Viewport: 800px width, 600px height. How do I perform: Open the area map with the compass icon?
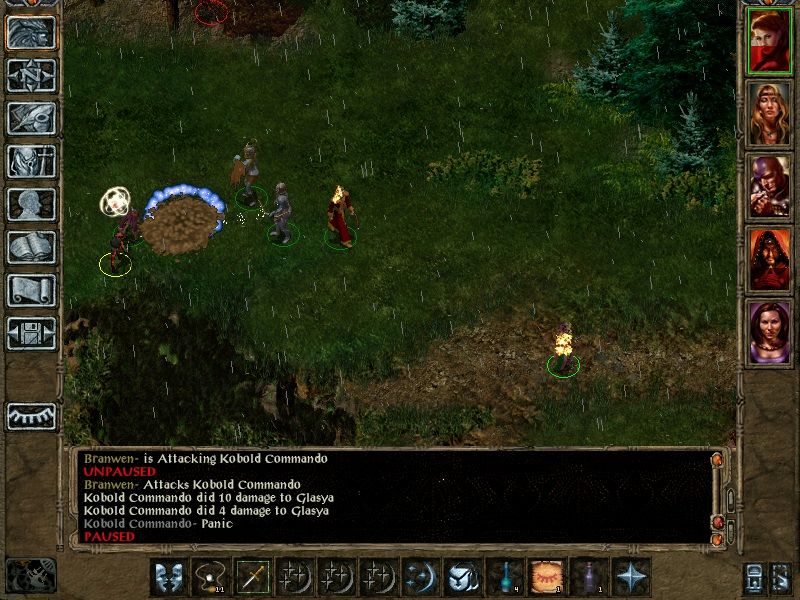click(x=31, y=75)
